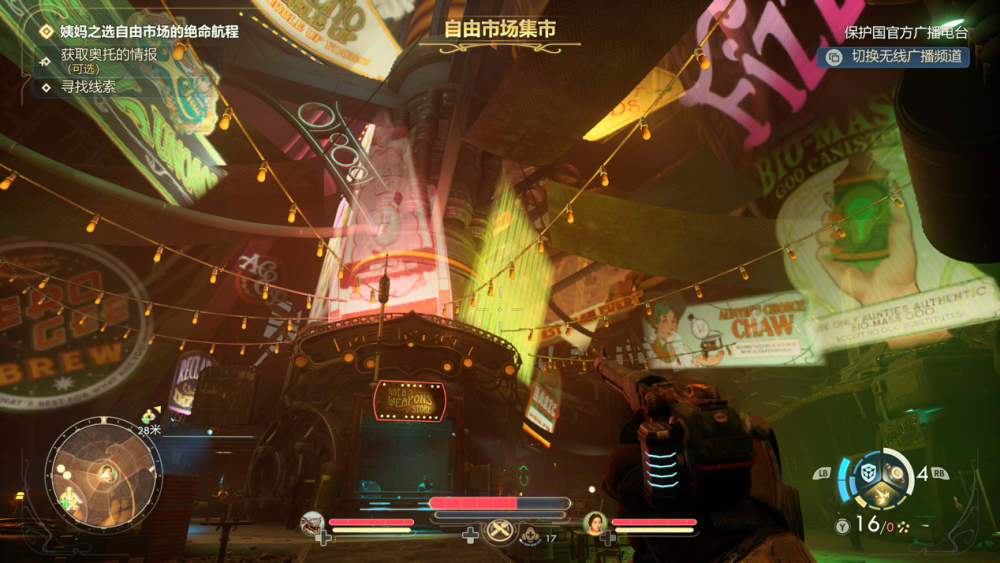Select the left companion portrait
Image resolution: width=1000 pixels, height=563 pixels.
click(312, 521)
